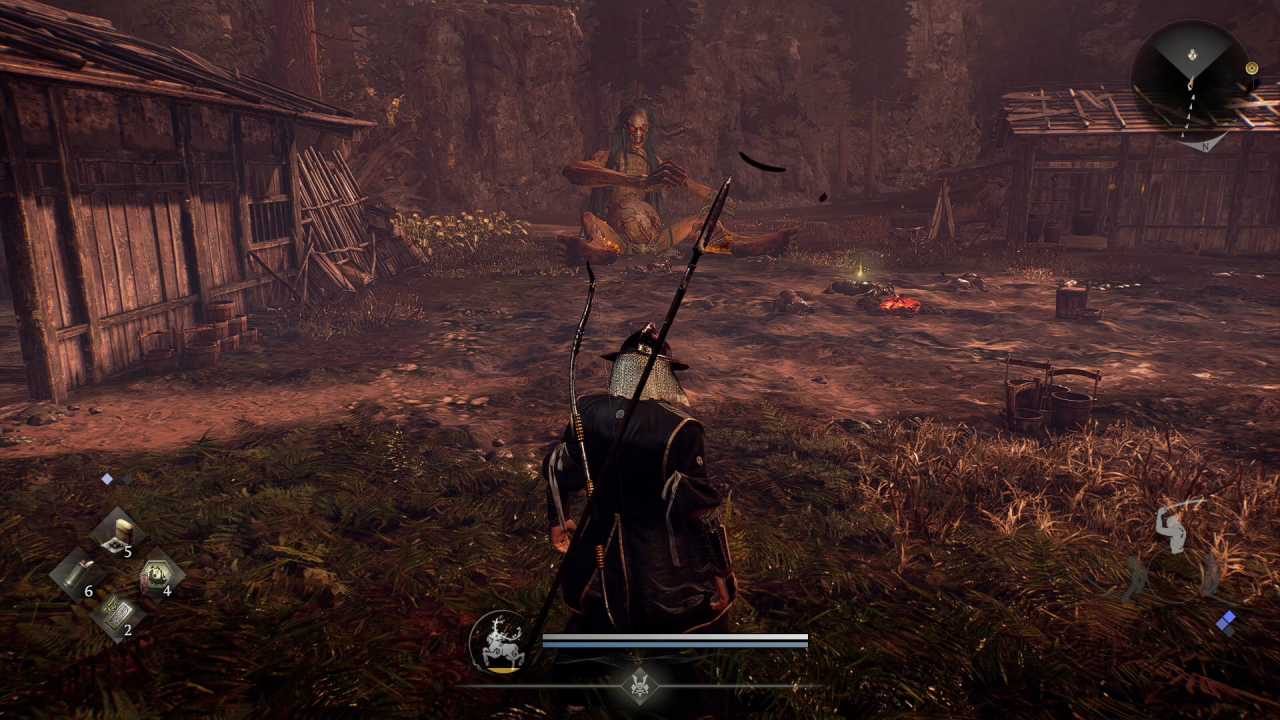1280x720 pixels.
Task: Click the demon mask emblem at bottom center
Action: pyautogui.click(x=640, y=686)
